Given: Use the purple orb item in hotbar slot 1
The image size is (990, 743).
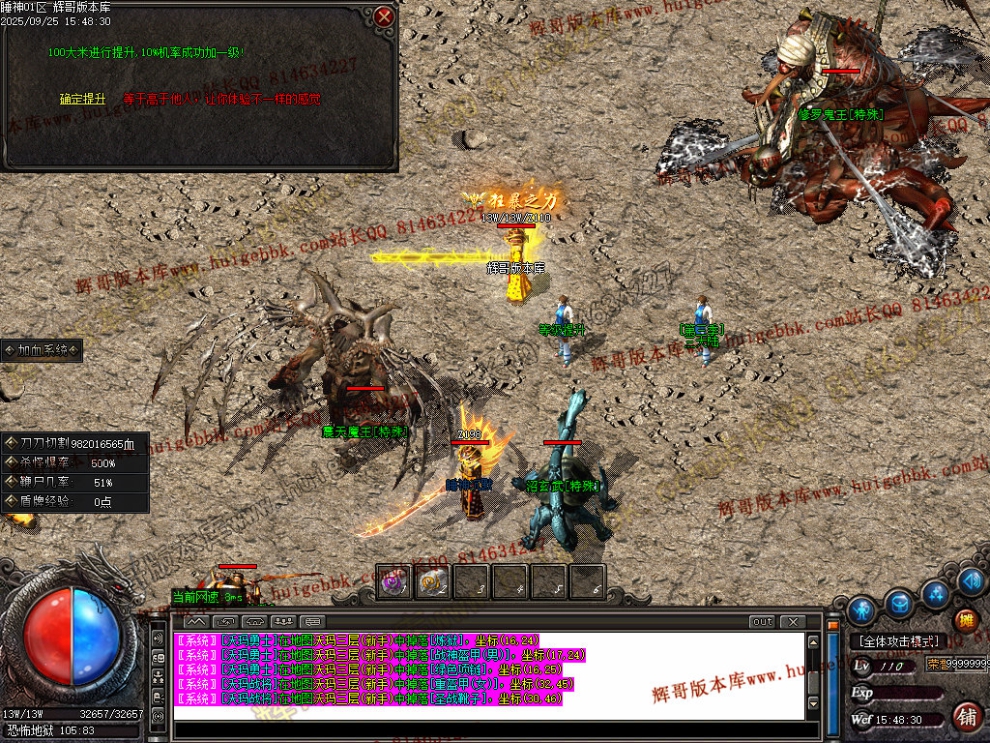Looking at the screenshot, I should pyautogui.click(x=393, y=581).
